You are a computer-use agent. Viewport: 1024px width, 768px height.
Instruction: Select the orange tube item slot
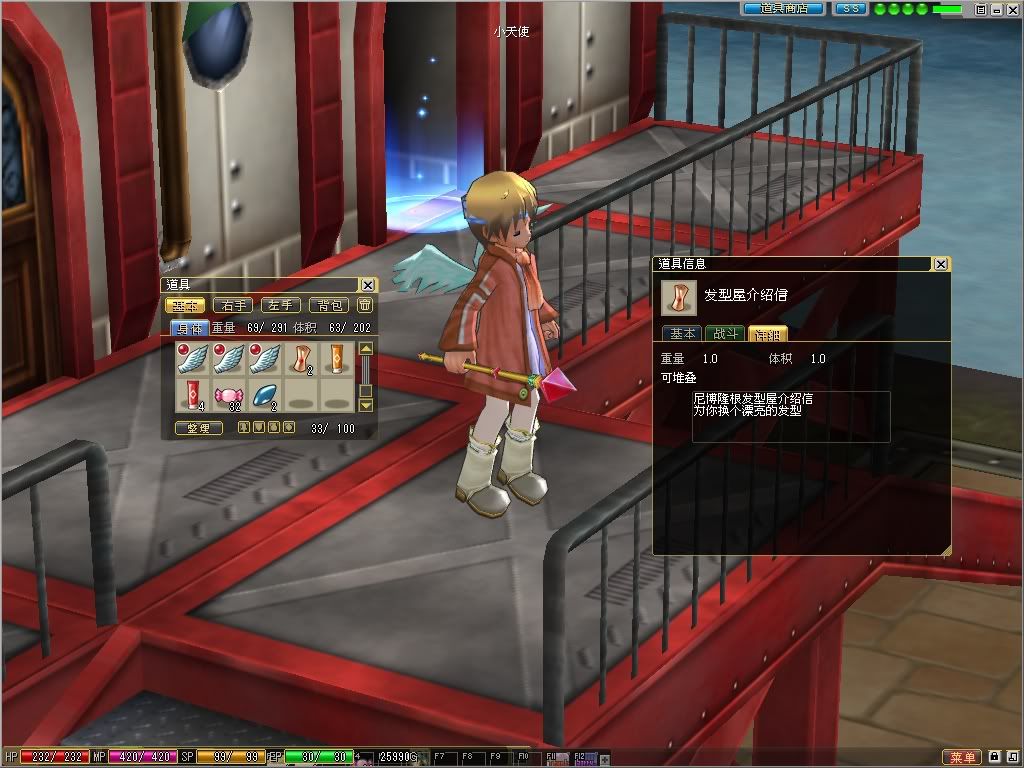[x=336, y=358]
